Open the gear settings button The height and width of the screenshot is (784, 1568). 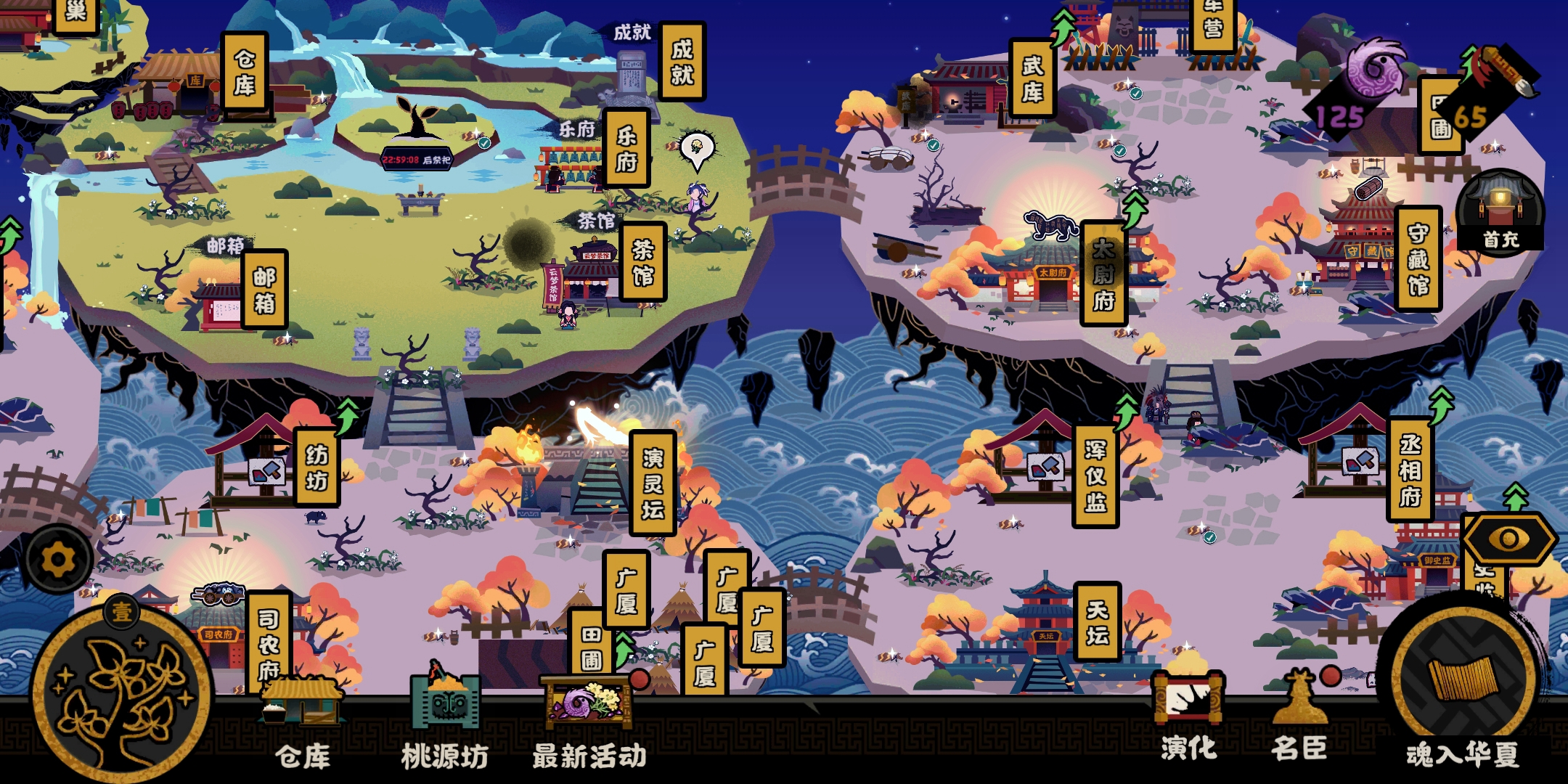click(x=58, y=560)
